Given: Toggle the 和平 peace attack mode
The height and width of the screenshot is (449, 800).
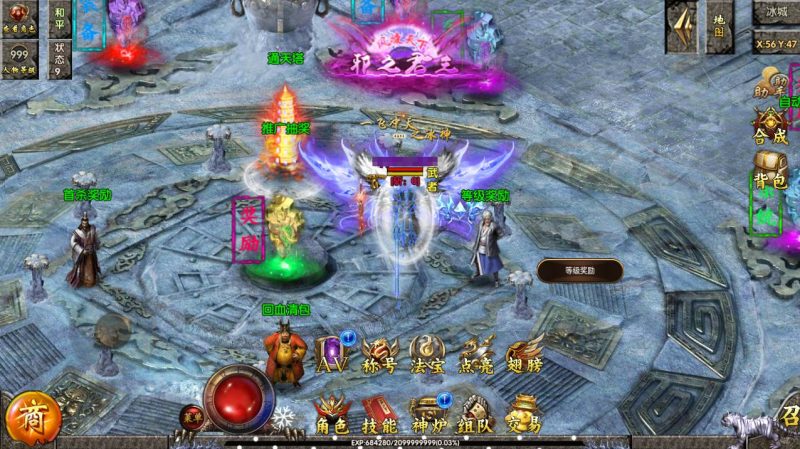Looking at the screenshot, I should pos(60,18).
